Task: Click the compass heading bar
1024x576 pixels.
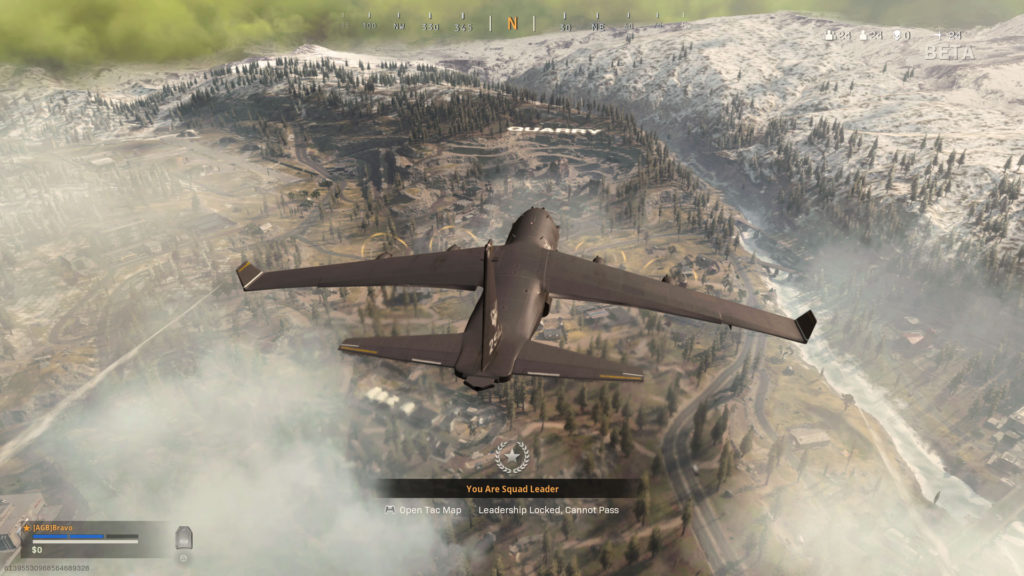Action: coord(512,22)
